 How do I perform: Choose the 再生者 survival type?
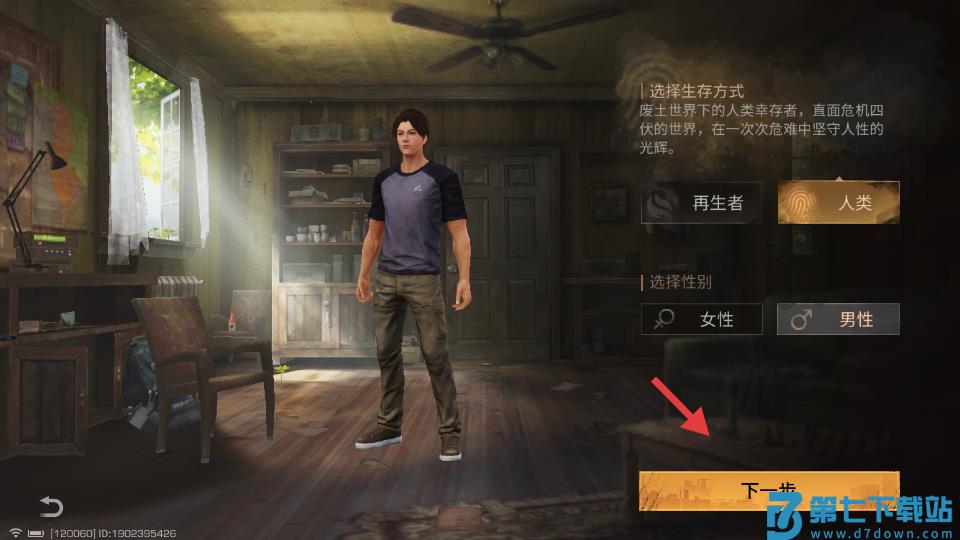coord(701,202)
